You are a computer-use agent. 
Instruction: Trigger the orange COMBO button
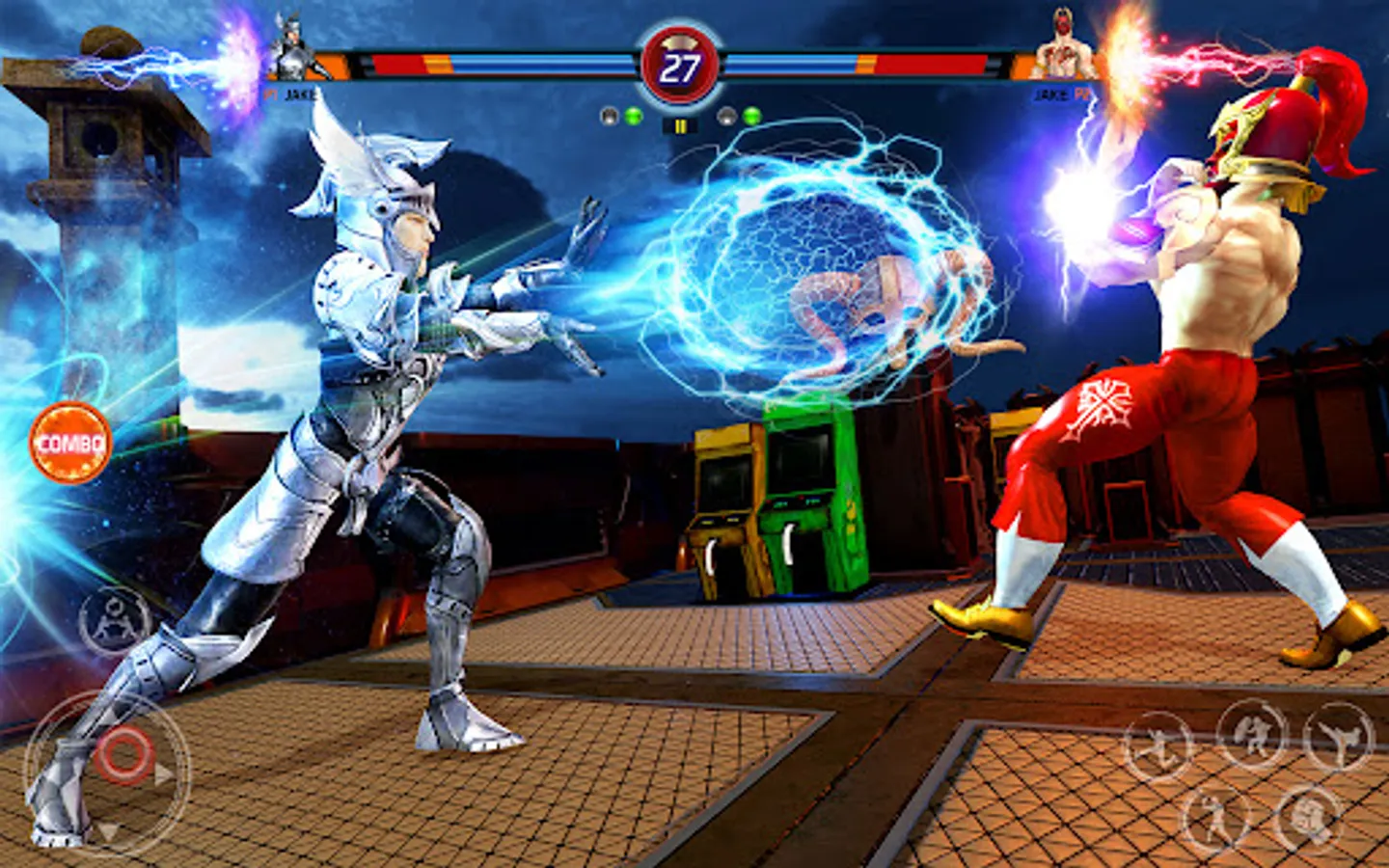[70, 443]
